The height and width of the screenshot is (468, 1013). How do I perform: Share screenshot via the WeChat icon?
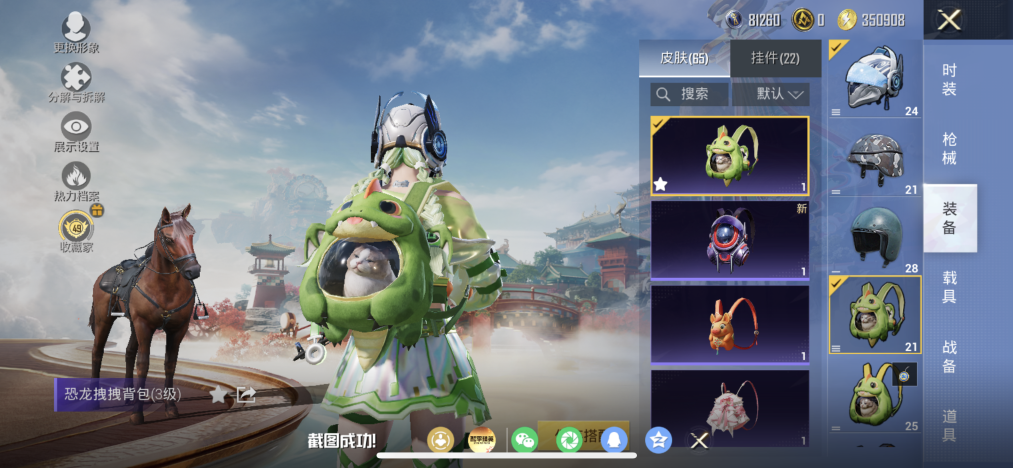(x=524, y=439)
